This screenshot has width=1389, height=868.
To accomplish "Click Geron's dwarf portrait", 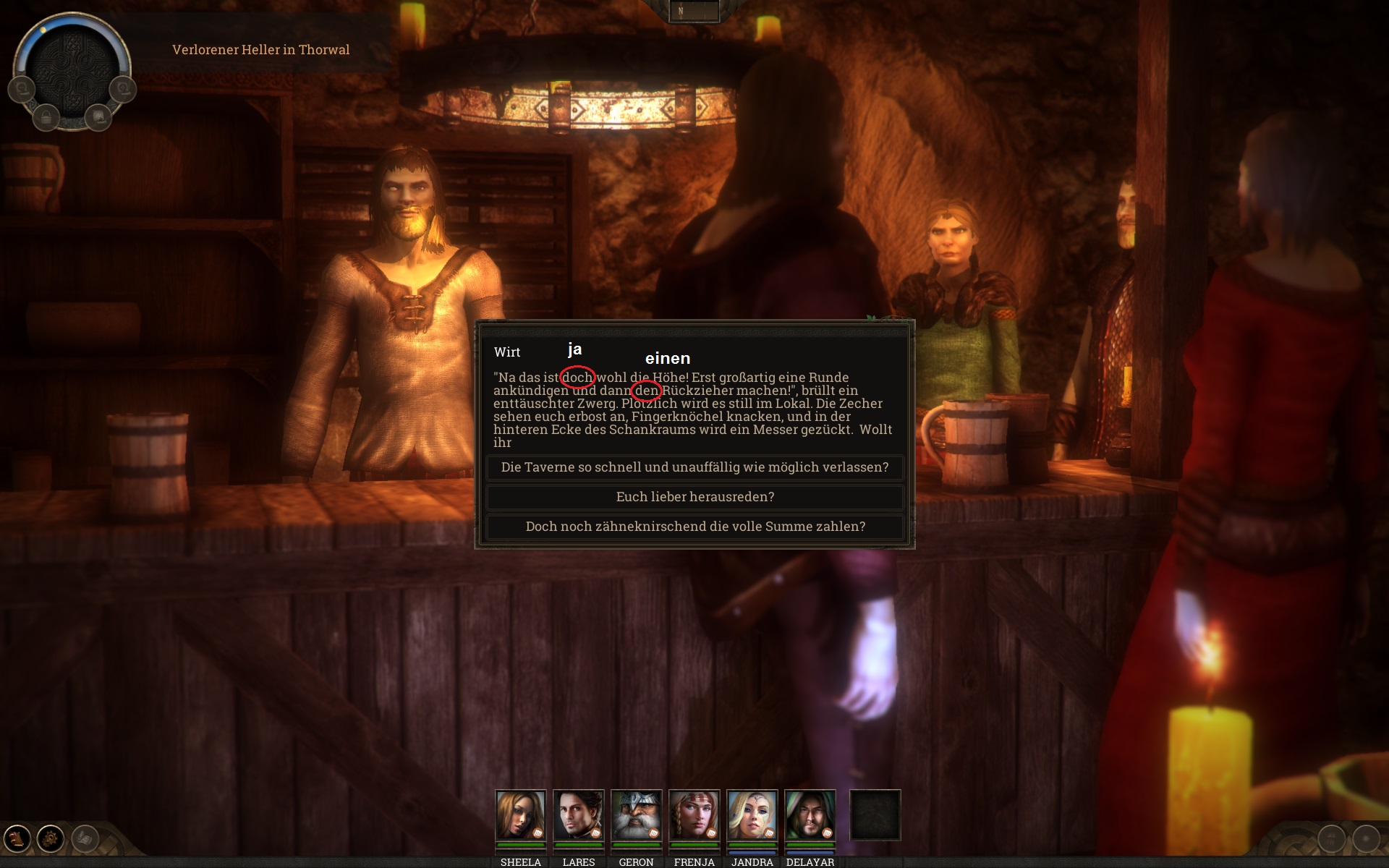I will tap(636, 815).
